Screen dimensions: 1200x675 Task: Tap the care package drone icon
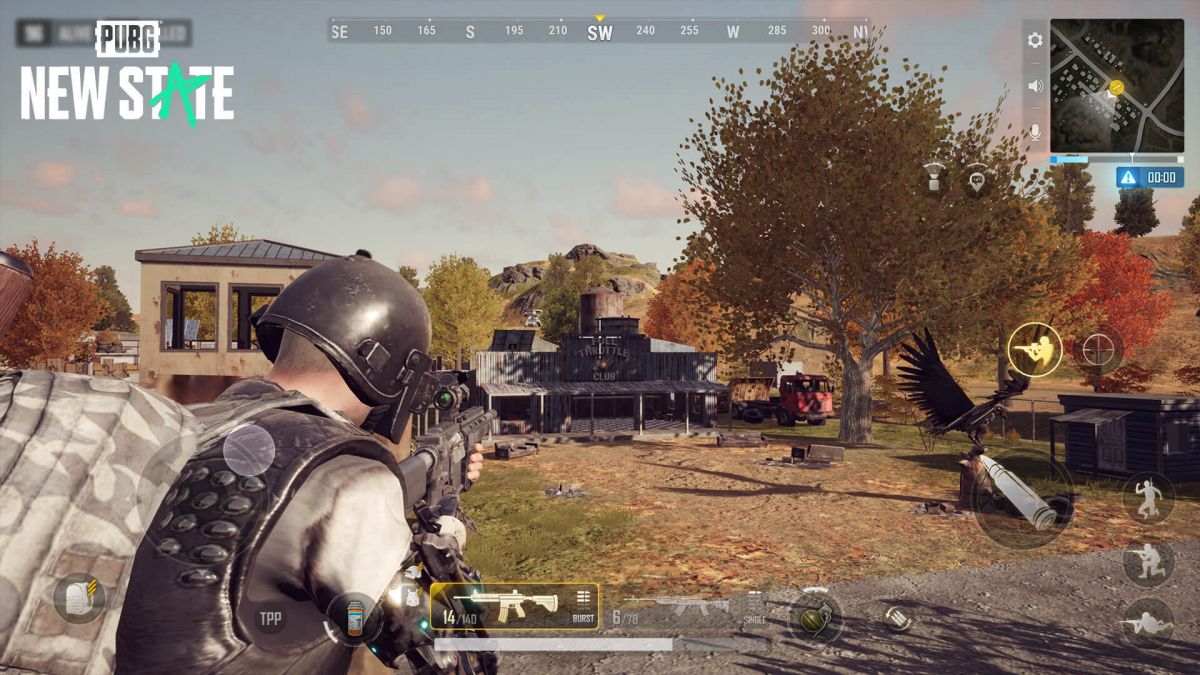pos(934,177)
